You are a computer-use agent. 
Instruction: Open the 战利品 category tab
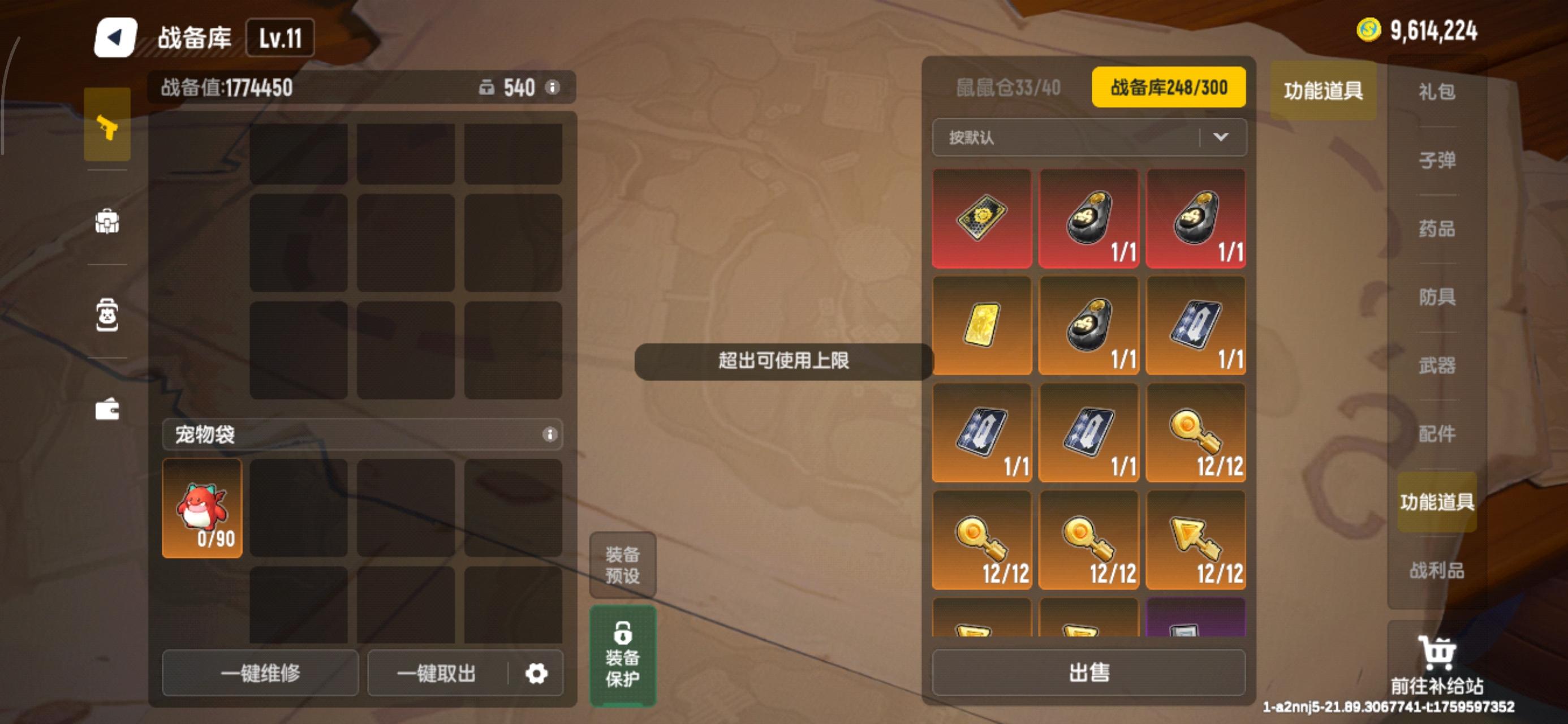point(1437,571)
